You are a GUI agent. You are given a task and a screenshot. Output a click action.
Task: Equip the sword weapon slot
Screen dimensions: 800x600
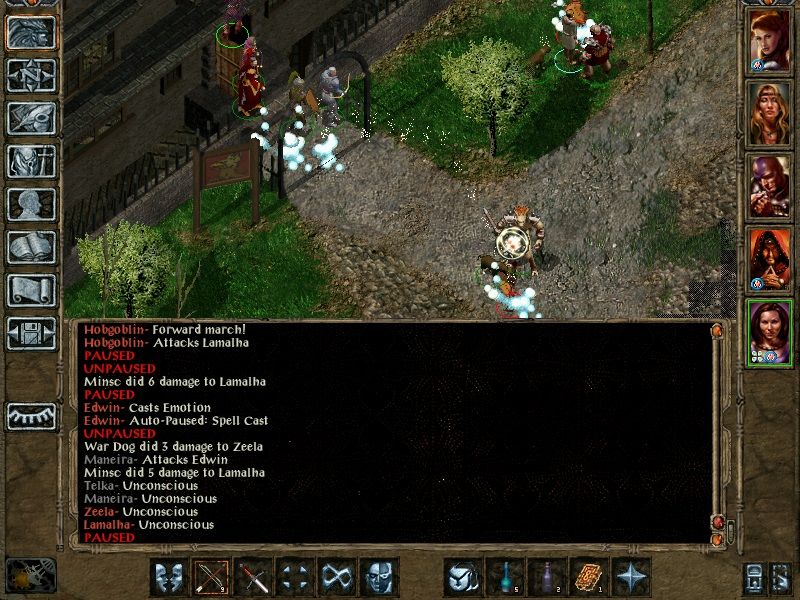tap(255, 577)
